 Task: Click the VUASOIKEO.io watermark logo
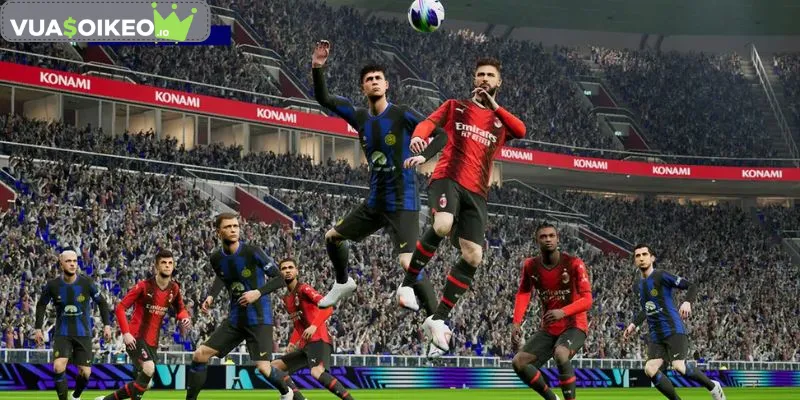pos(104,22)
